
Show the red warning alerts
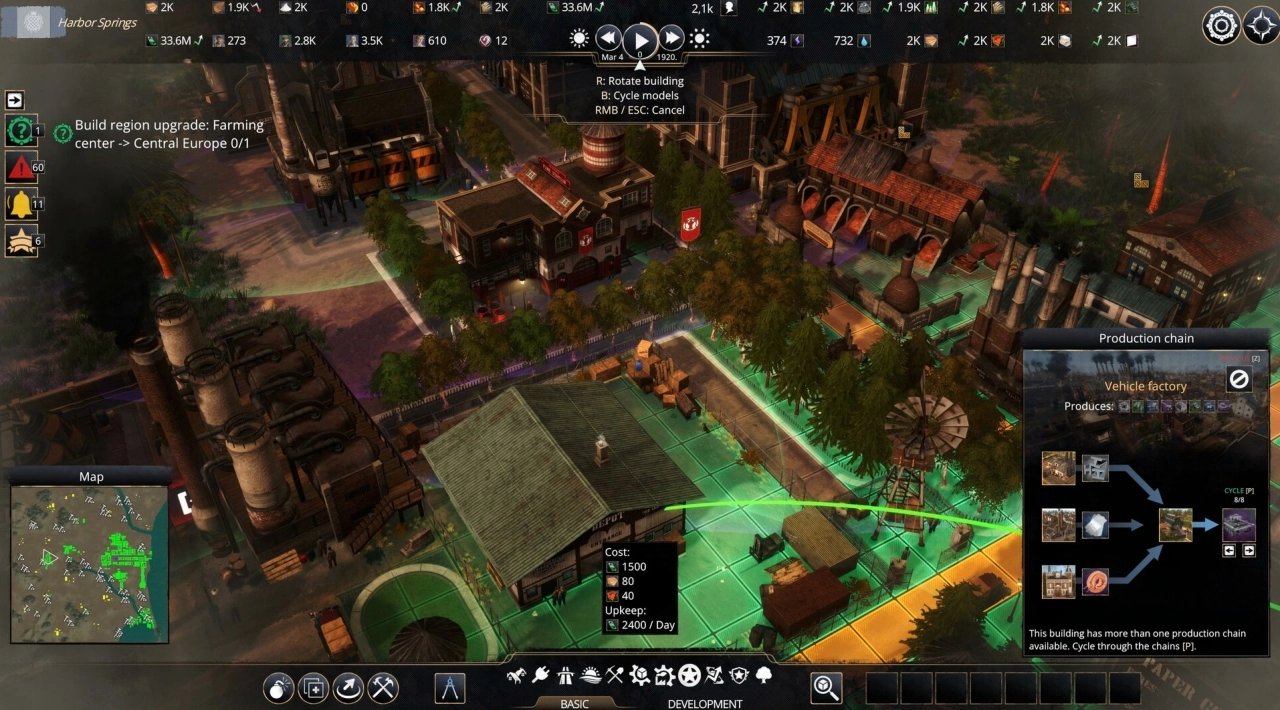click(x=20, y=166)
